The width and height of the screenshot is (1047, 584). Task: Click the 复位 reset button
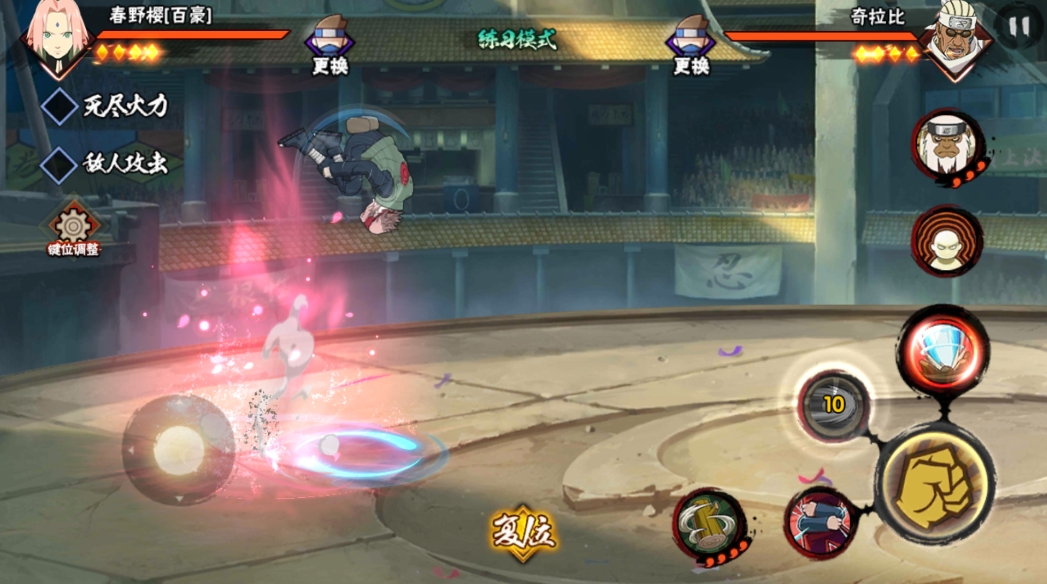(522, 531)
